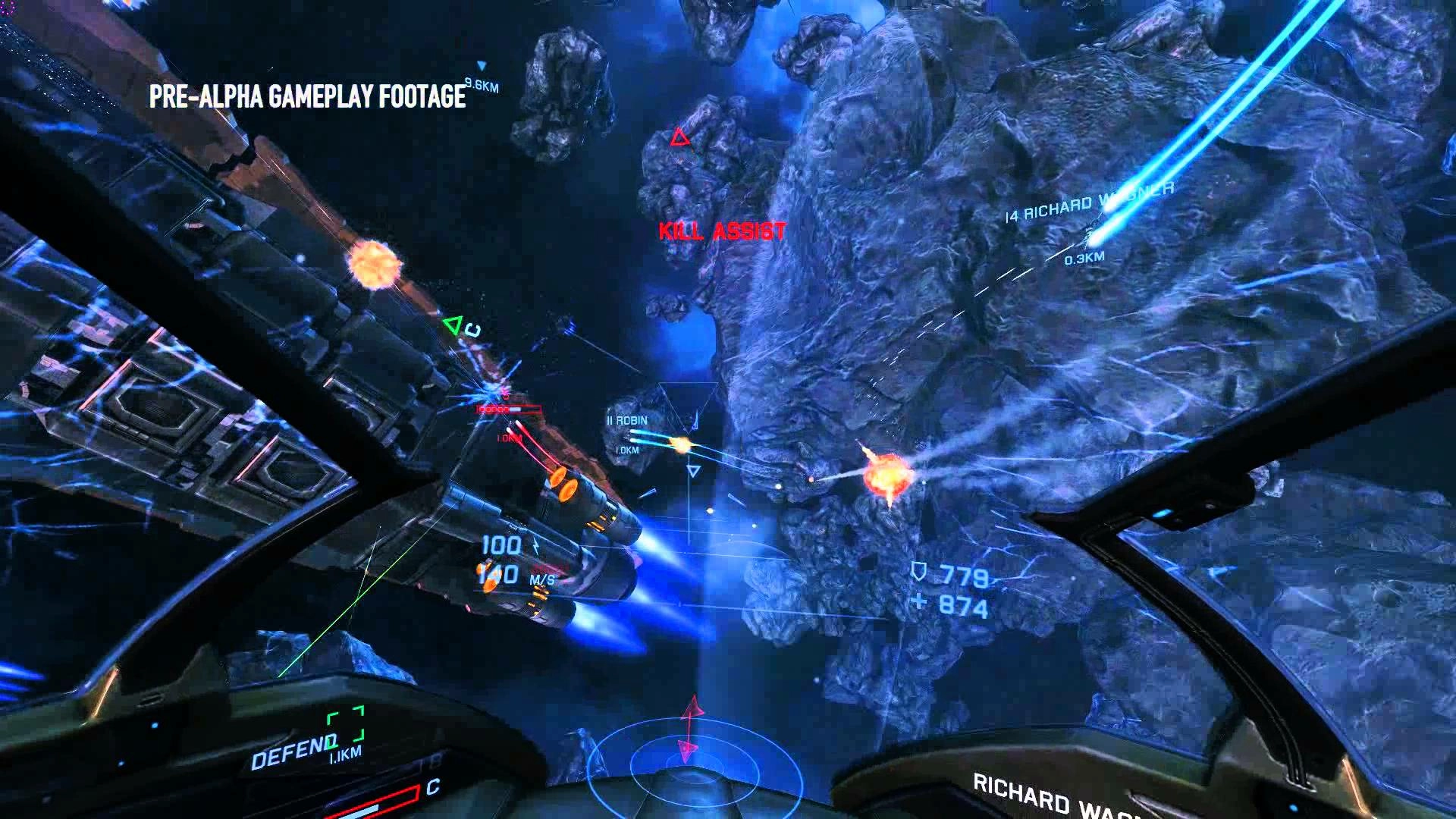Select the red enemy triangle marker

pyautogui.click(x=679, y=138)
